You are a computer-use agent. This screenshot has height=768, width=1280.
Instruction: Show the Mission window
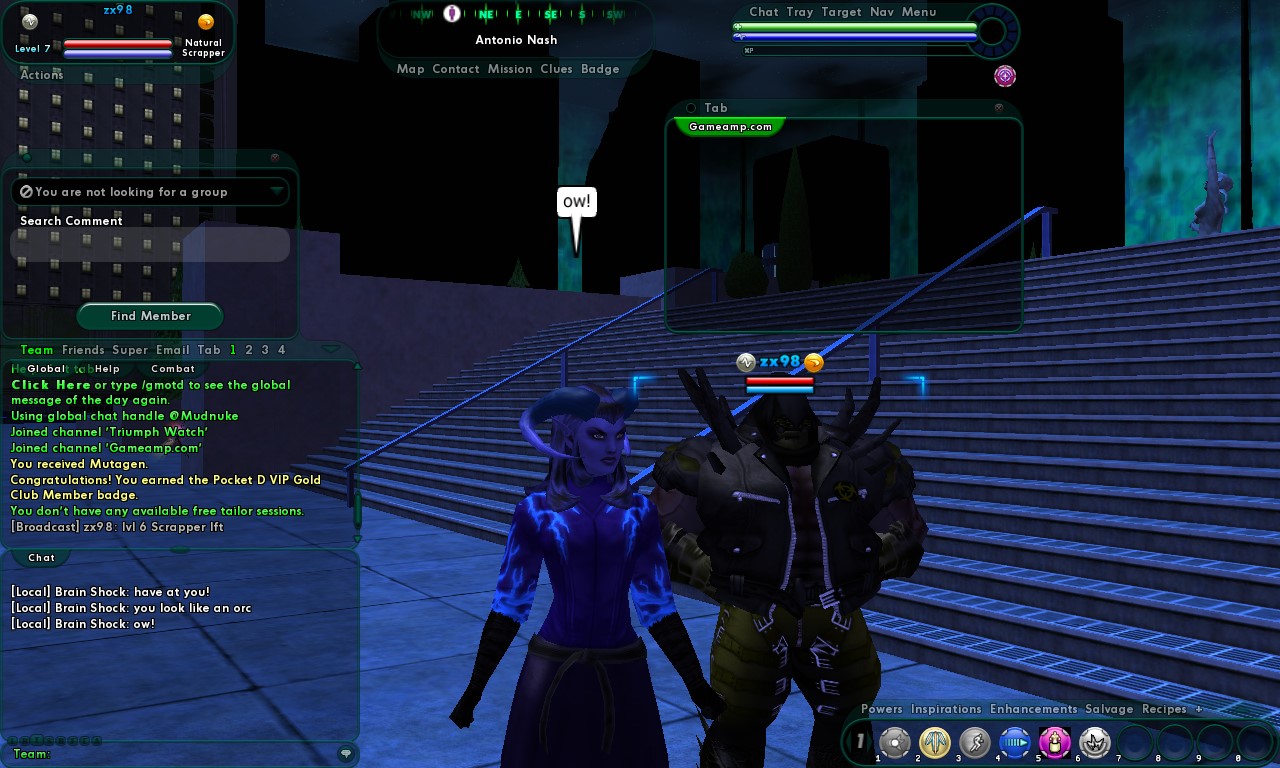pyautogui.click(x=510, y=69)
